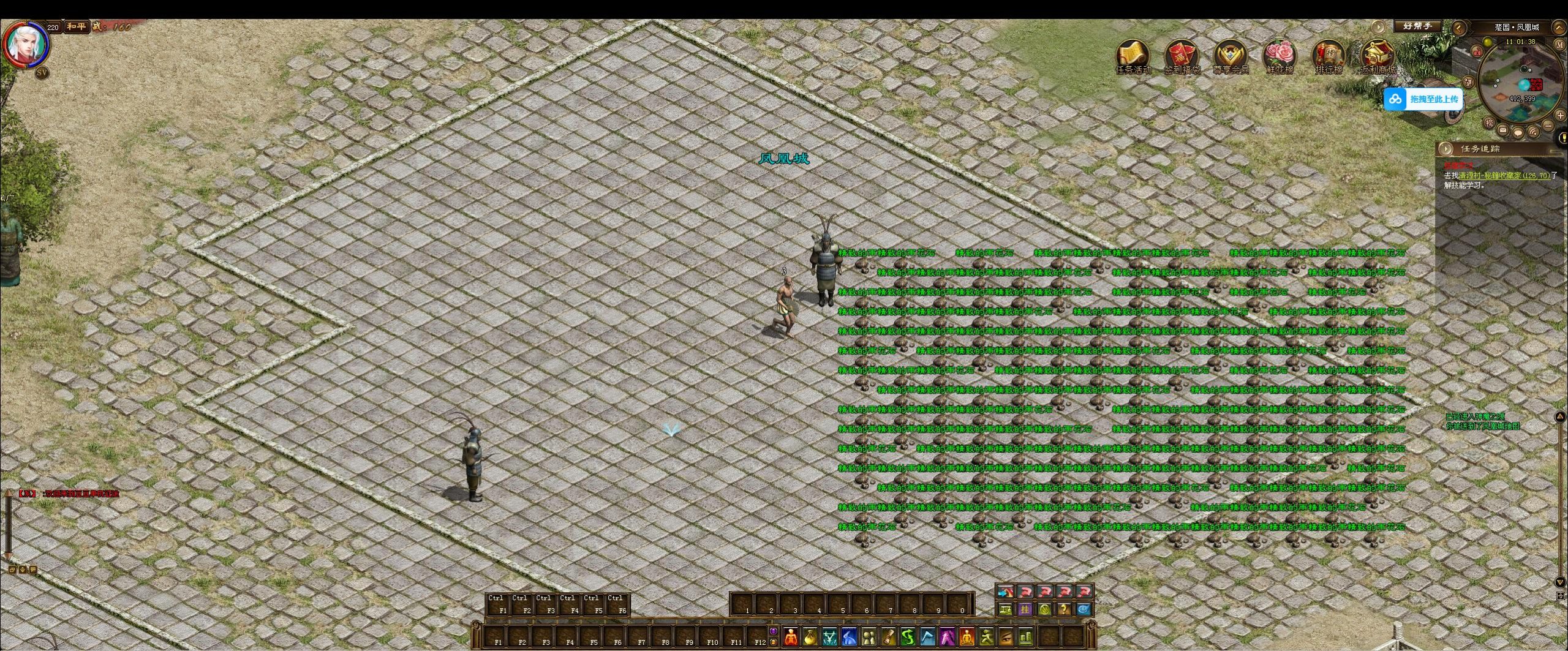The width and height of the screenshot is (1568, 651).
Task: Open the yellow money bag inventory icon
Action: tap(811, 637)
